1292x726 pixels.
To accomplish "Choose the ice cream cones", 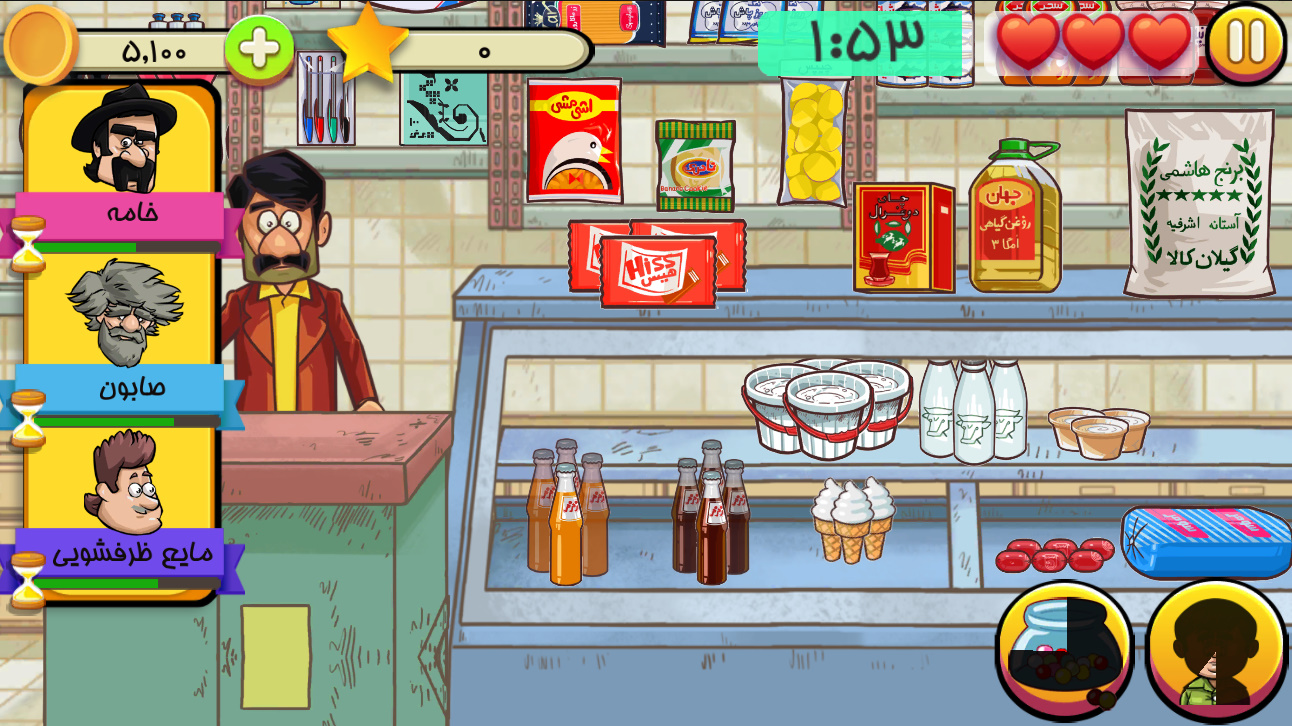I will click(853, 518).
